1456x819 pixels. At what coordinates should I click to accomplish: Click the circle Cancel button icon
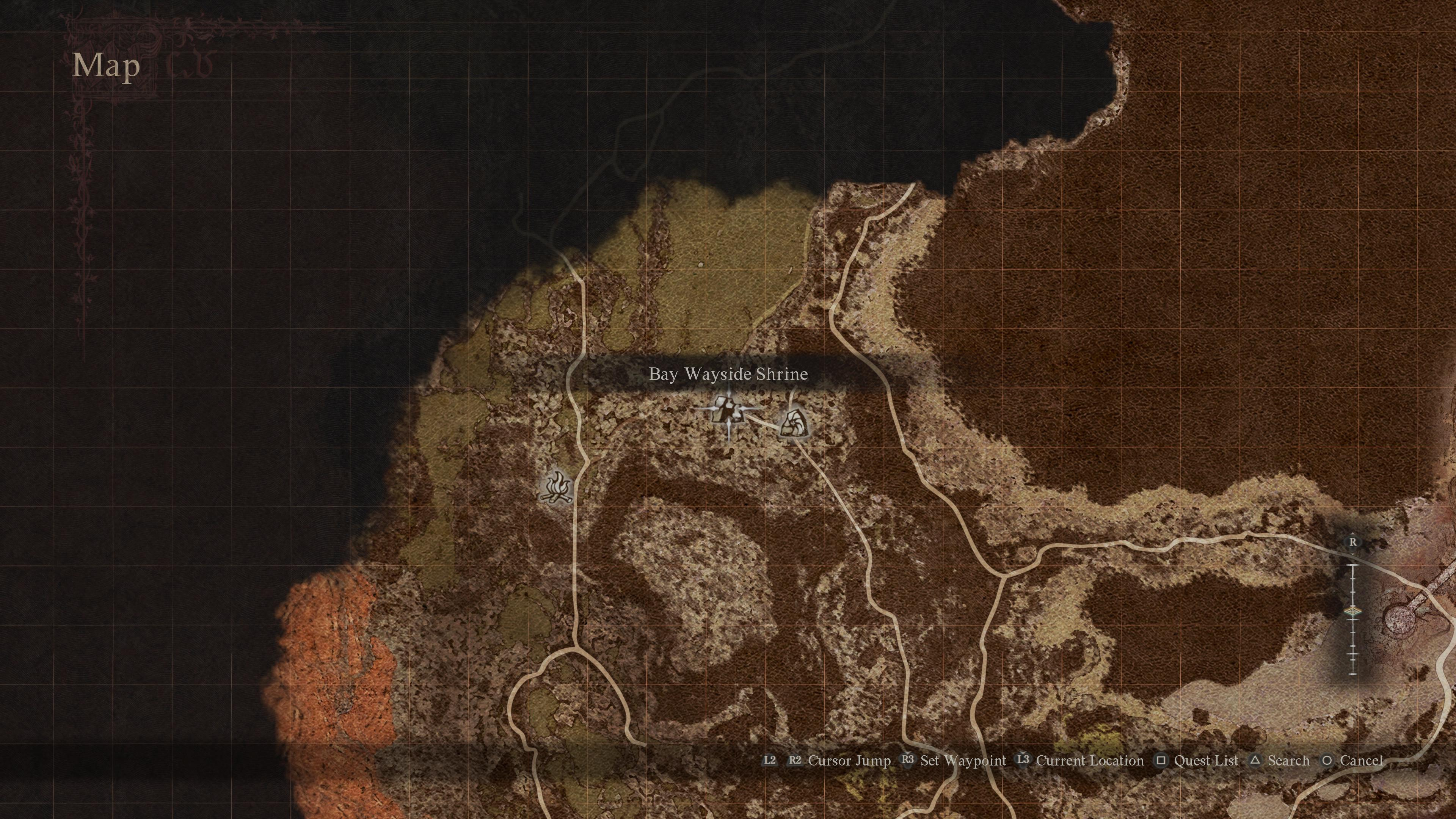[1327, 761]
